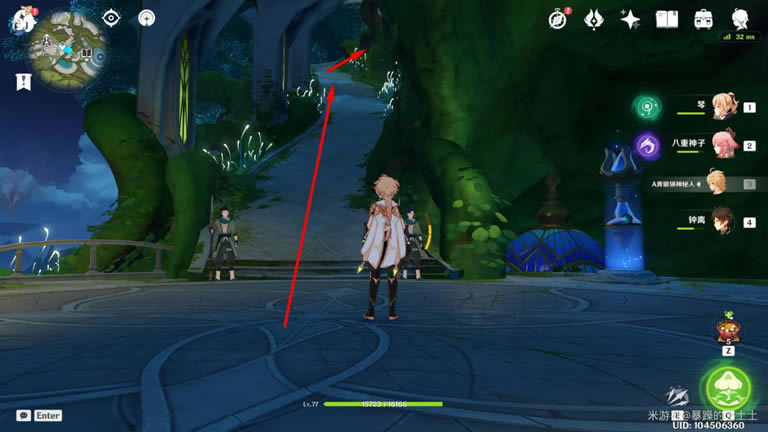Open the inventory backpack
The width and height of the screenshot is (768, 432).
(704, 18)
